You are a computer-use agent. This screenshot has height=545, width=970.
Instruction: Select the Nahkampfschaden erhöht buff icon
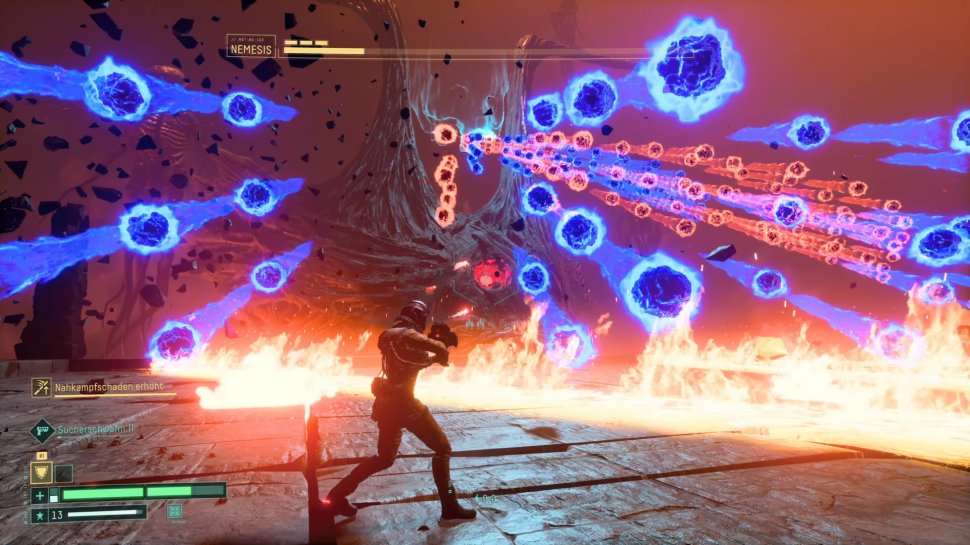point(41,386)
